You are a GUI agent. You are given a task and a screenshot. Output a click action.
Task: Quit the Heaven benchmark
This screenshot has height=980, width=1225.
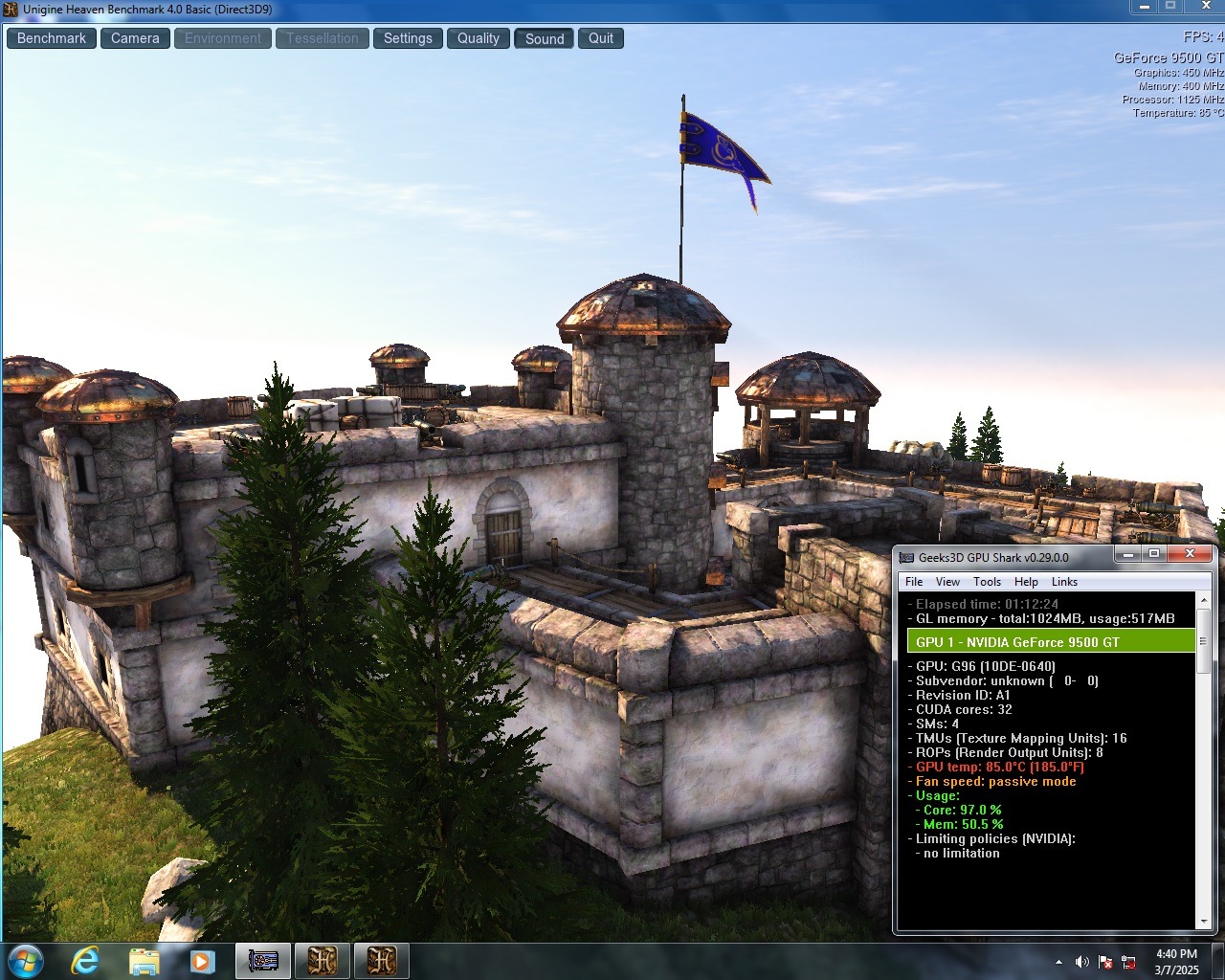(601, 38)
